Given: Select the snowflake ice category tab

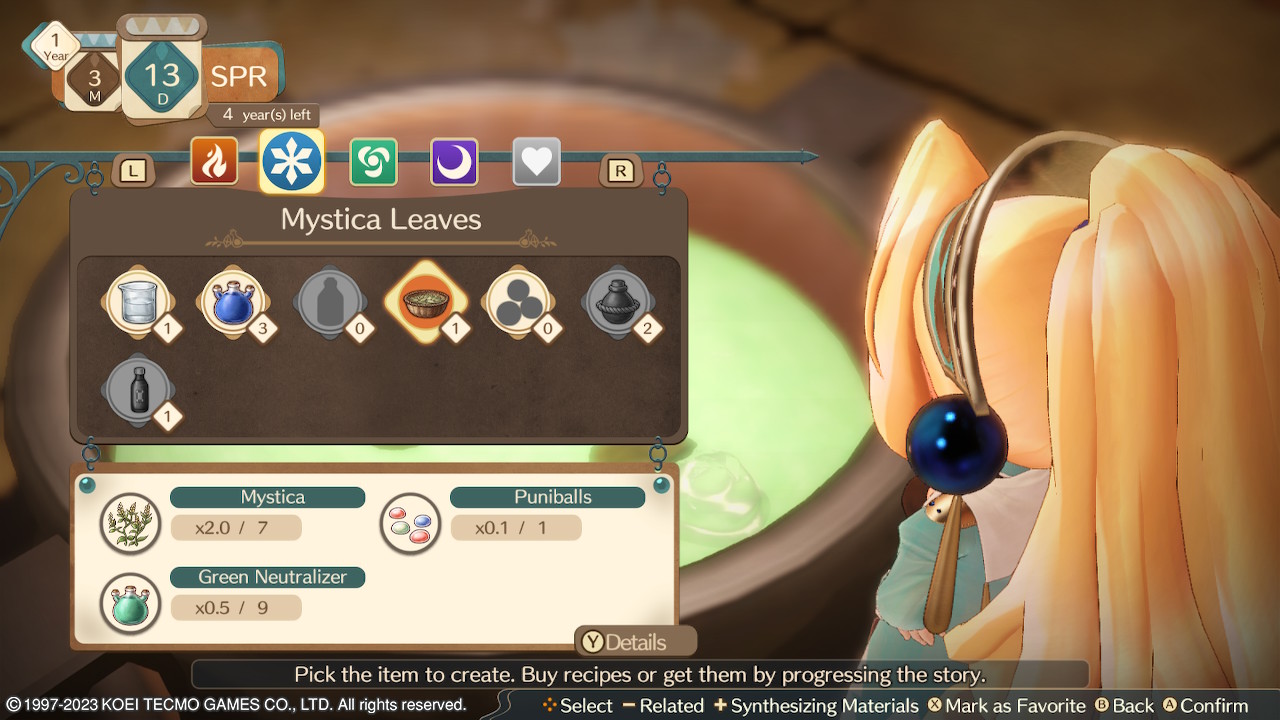Looking at the screenshot, I should click(292, 161).
